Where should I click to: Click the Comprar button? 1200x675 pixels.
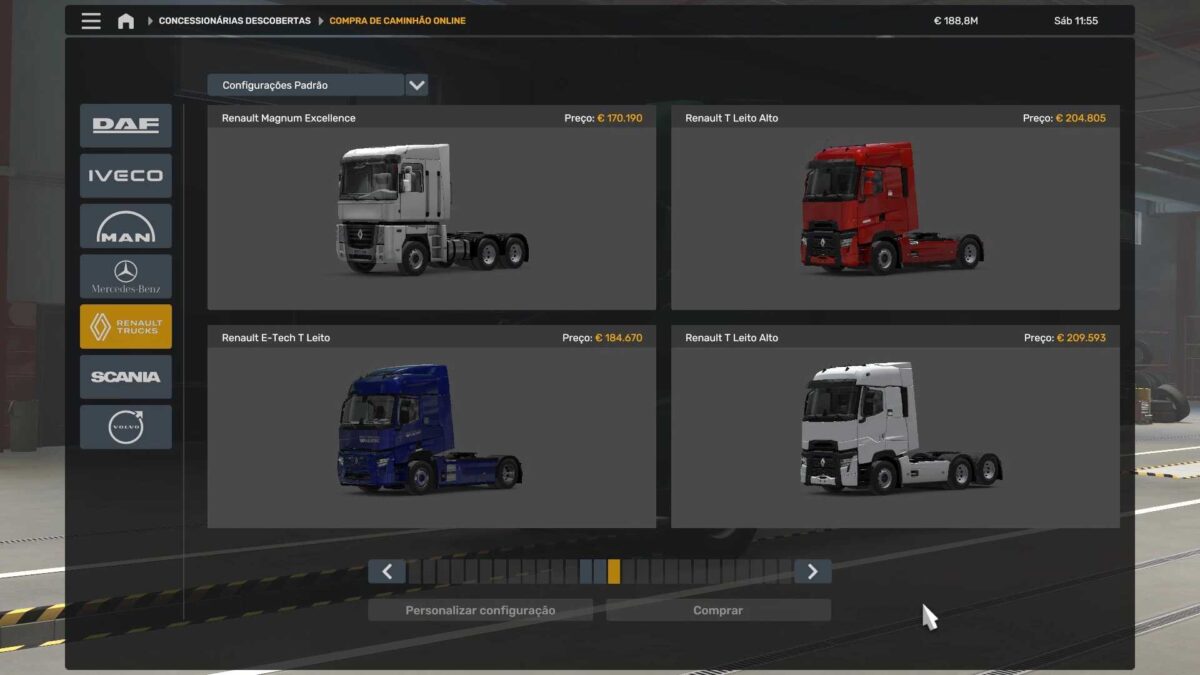[x=718, y=610]
